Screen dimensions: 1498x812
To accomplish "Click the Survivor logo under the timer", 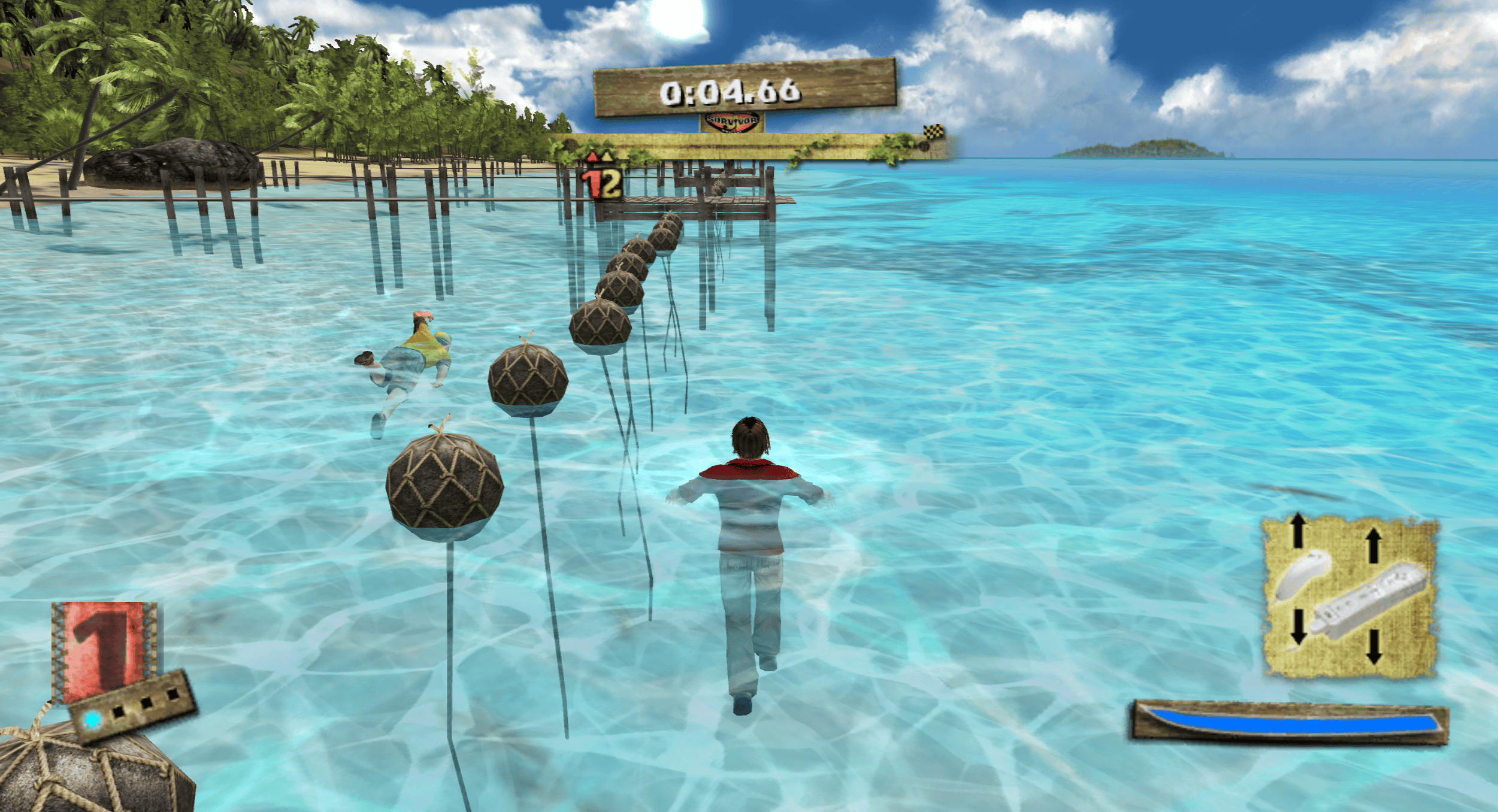I will [x=732, y=122].
